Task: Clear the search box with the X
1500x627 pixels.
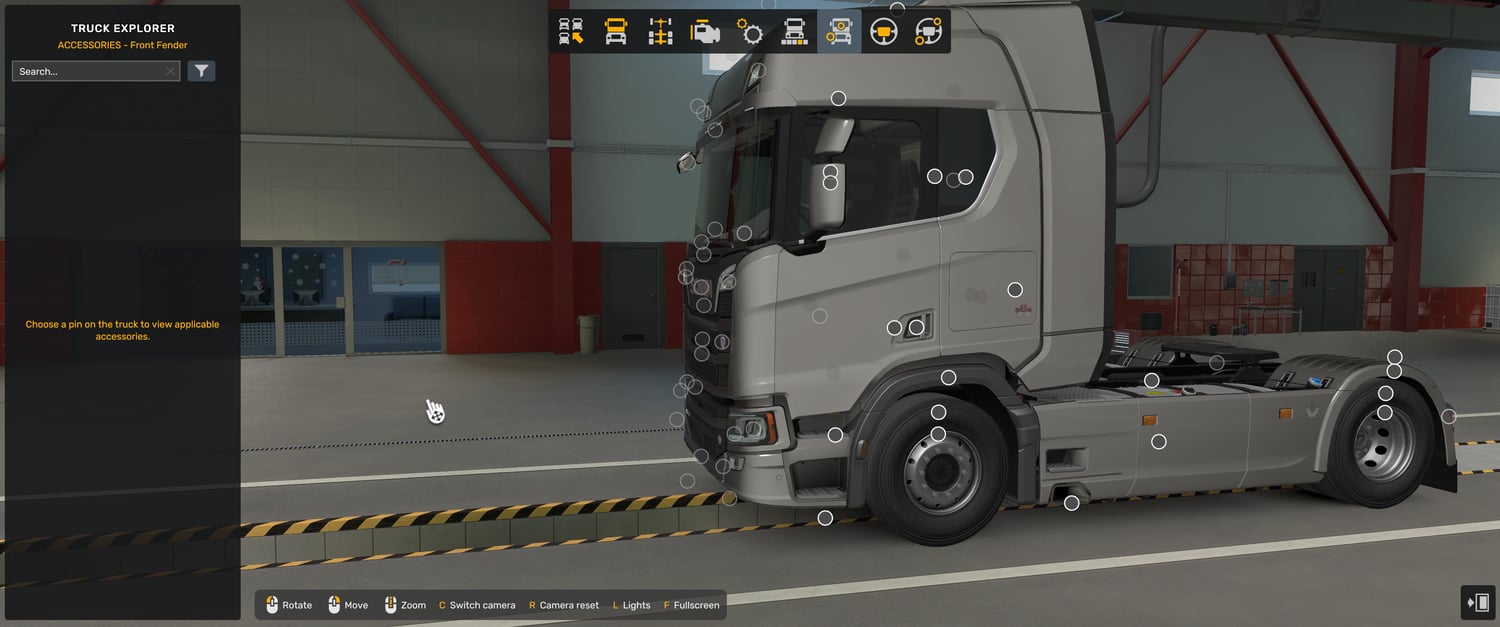Action: 170,71
